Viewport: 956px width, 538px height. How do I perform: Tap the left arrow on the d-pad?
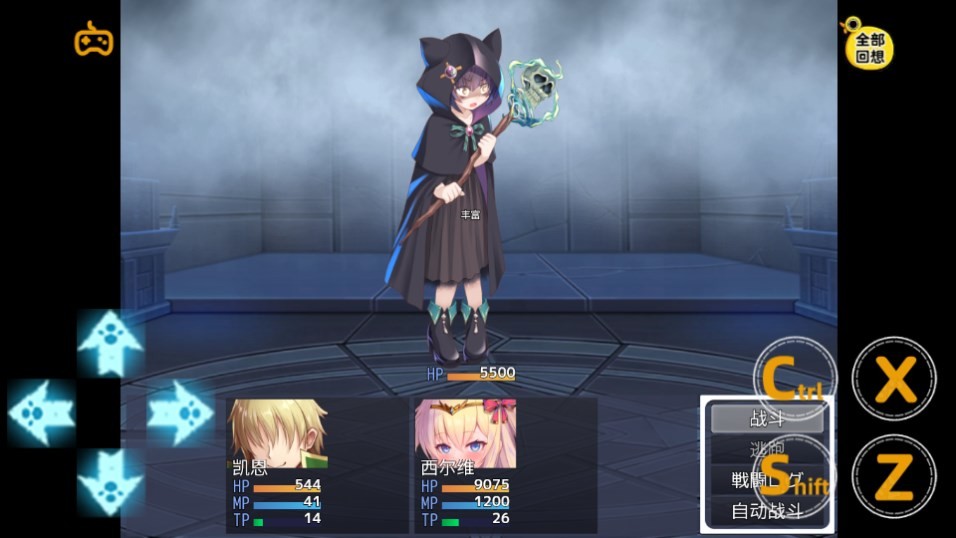[x=42, y=412]
